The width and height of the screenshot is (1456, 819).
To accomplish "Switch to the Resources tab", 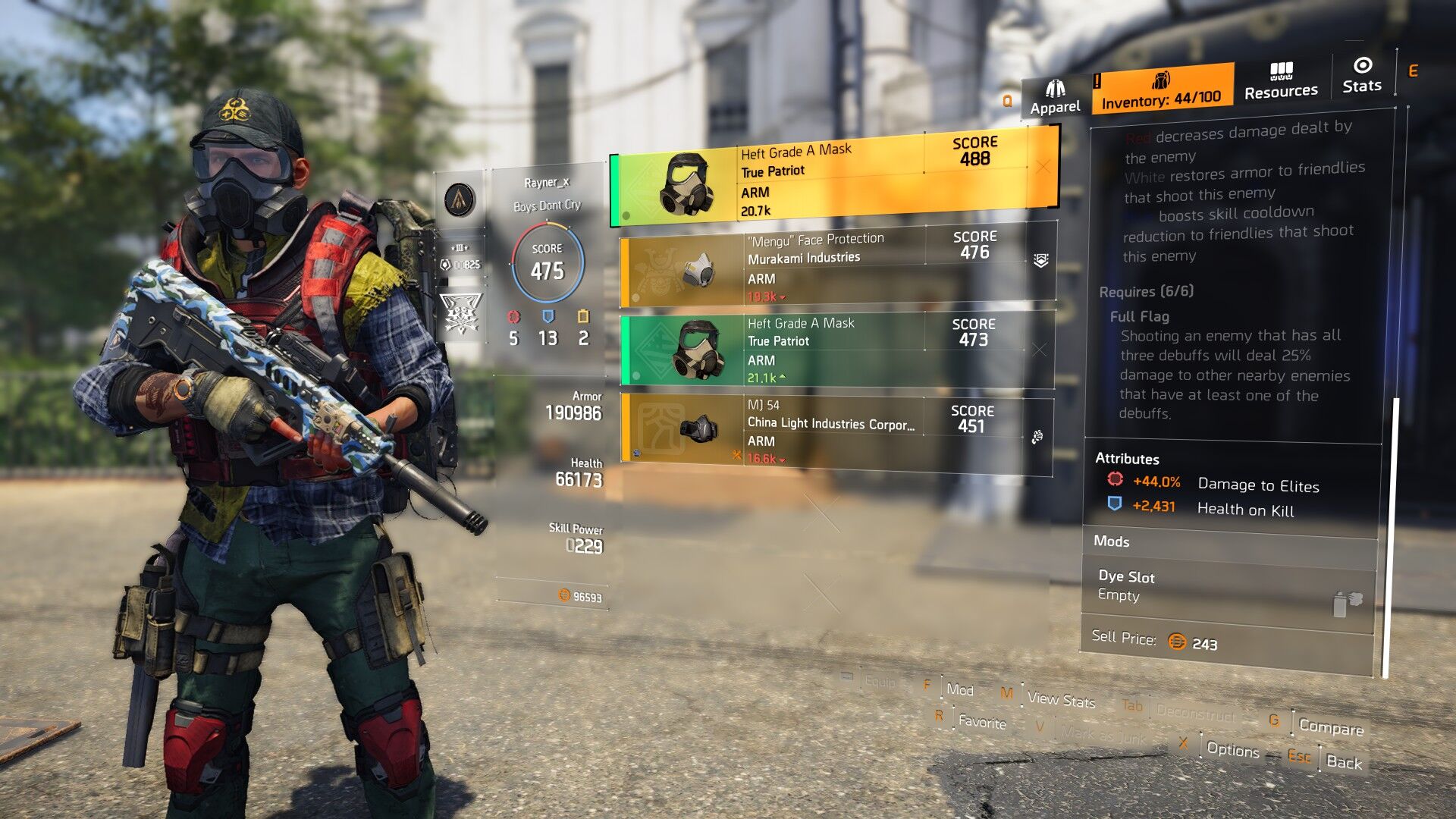I will pyautogui.click(x=1281, y=82).
